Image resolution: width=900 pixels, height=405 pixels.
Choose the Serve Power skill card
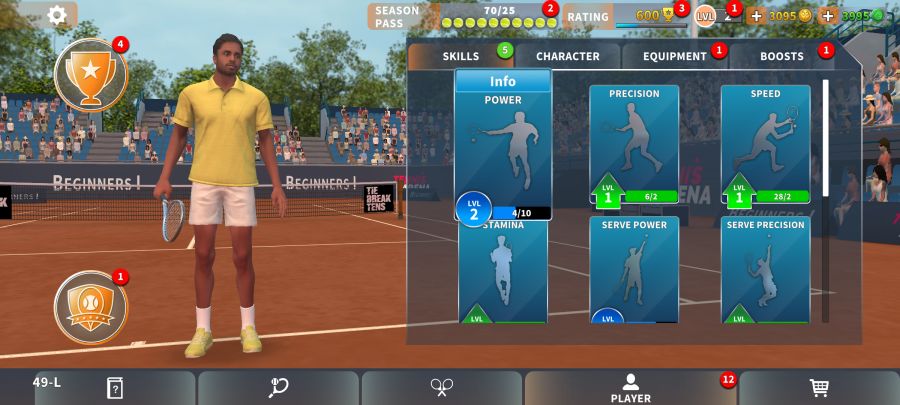tap(634, 270)
